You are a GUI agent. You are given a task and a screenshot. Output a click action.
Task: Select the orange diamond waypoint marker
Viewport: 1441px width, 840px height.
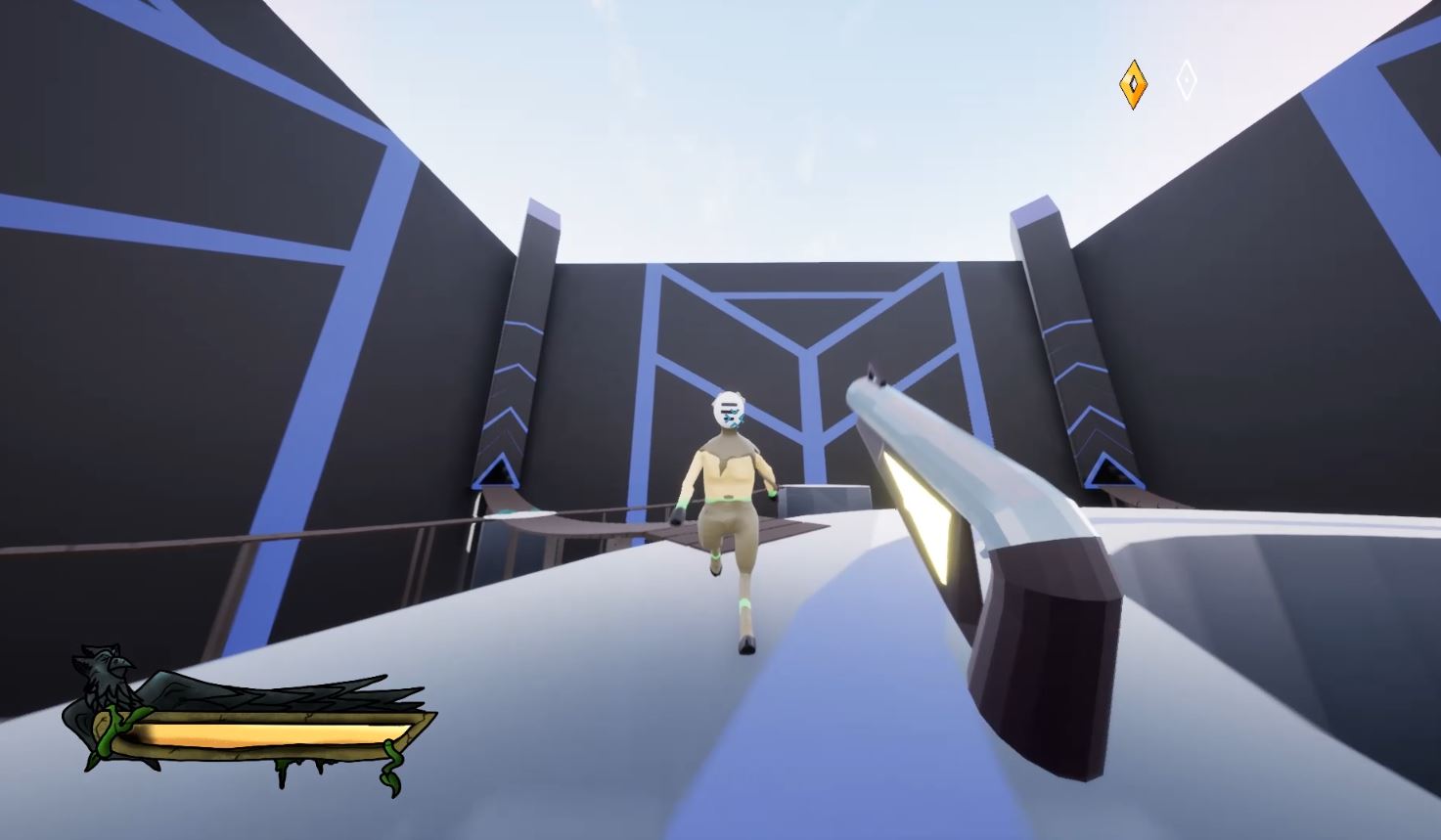1133,82
